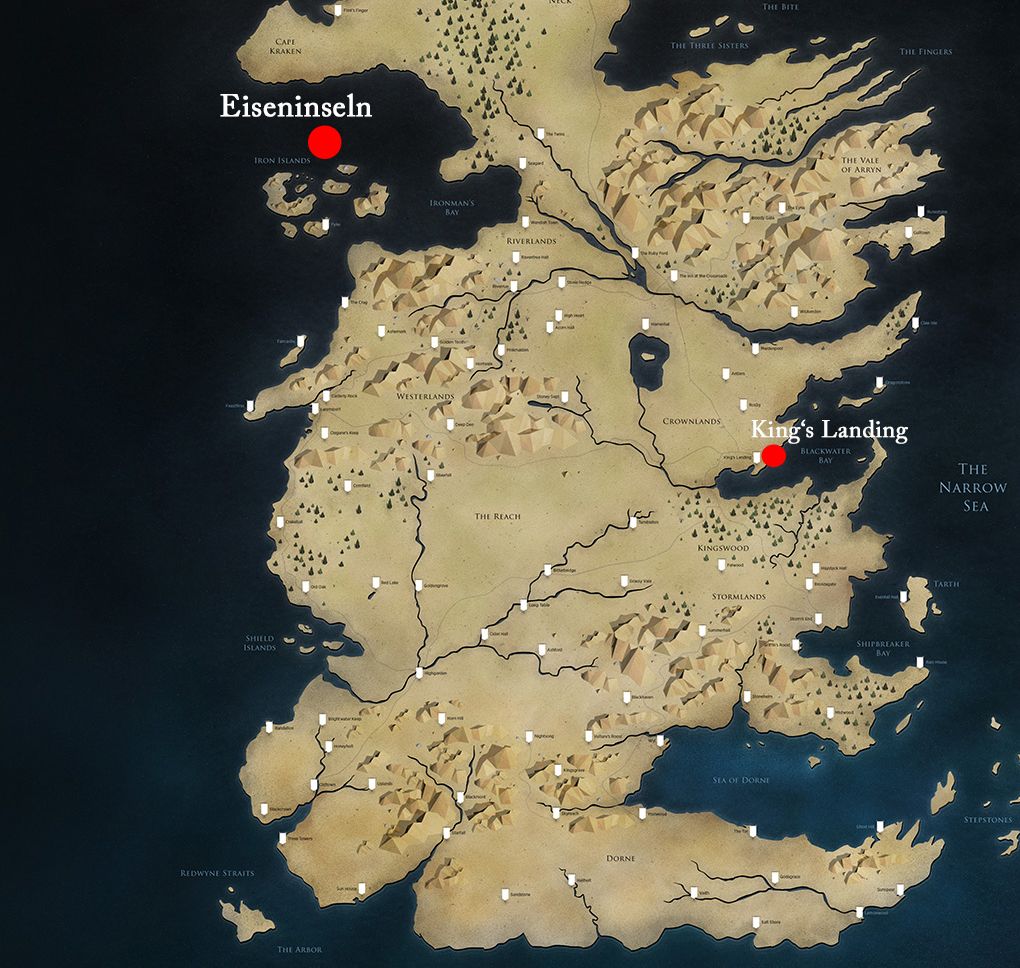The width and height of the screenshot is (1020, 968).
Task: Choose the Evenfall Hall banner on Tarth
Action: 903,596
